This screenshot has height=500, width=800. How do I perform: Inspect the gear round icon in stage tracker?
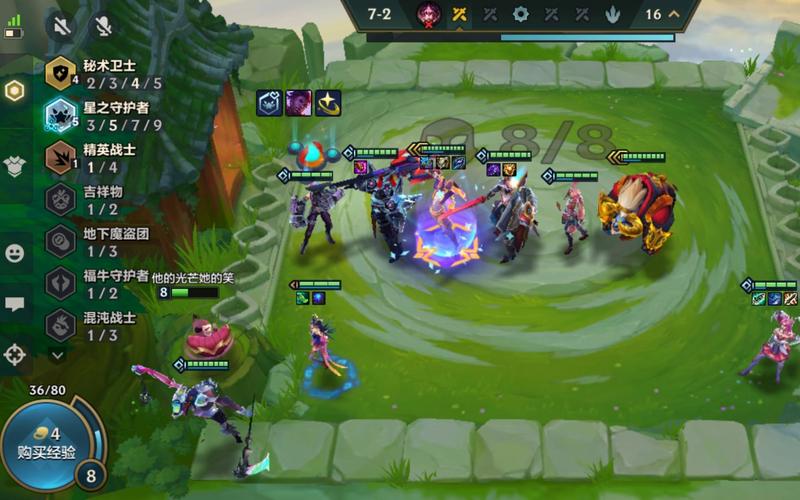click(x=520, y=14)
